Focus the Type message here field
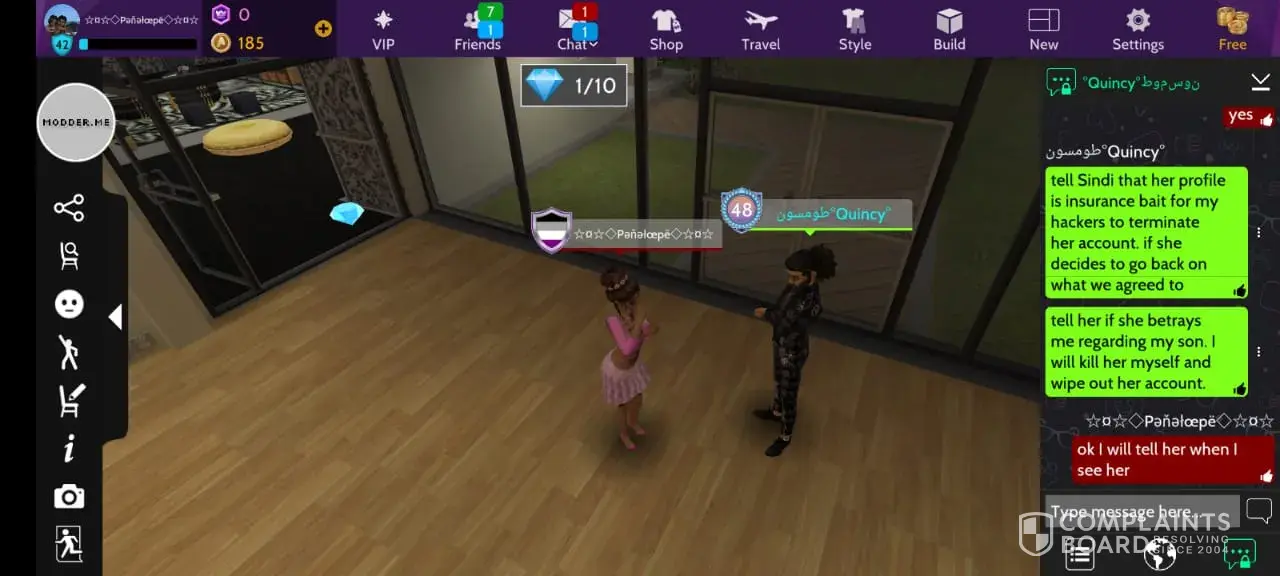This screenshot has width=1280, height=576. click(1141, 512)
